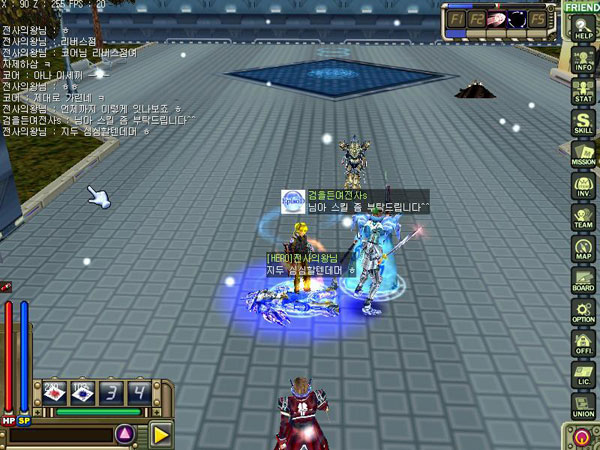Open the OFFI. menu
Image resolution: width=600 pixels, height=450 pixels.
tap(581, 344)
